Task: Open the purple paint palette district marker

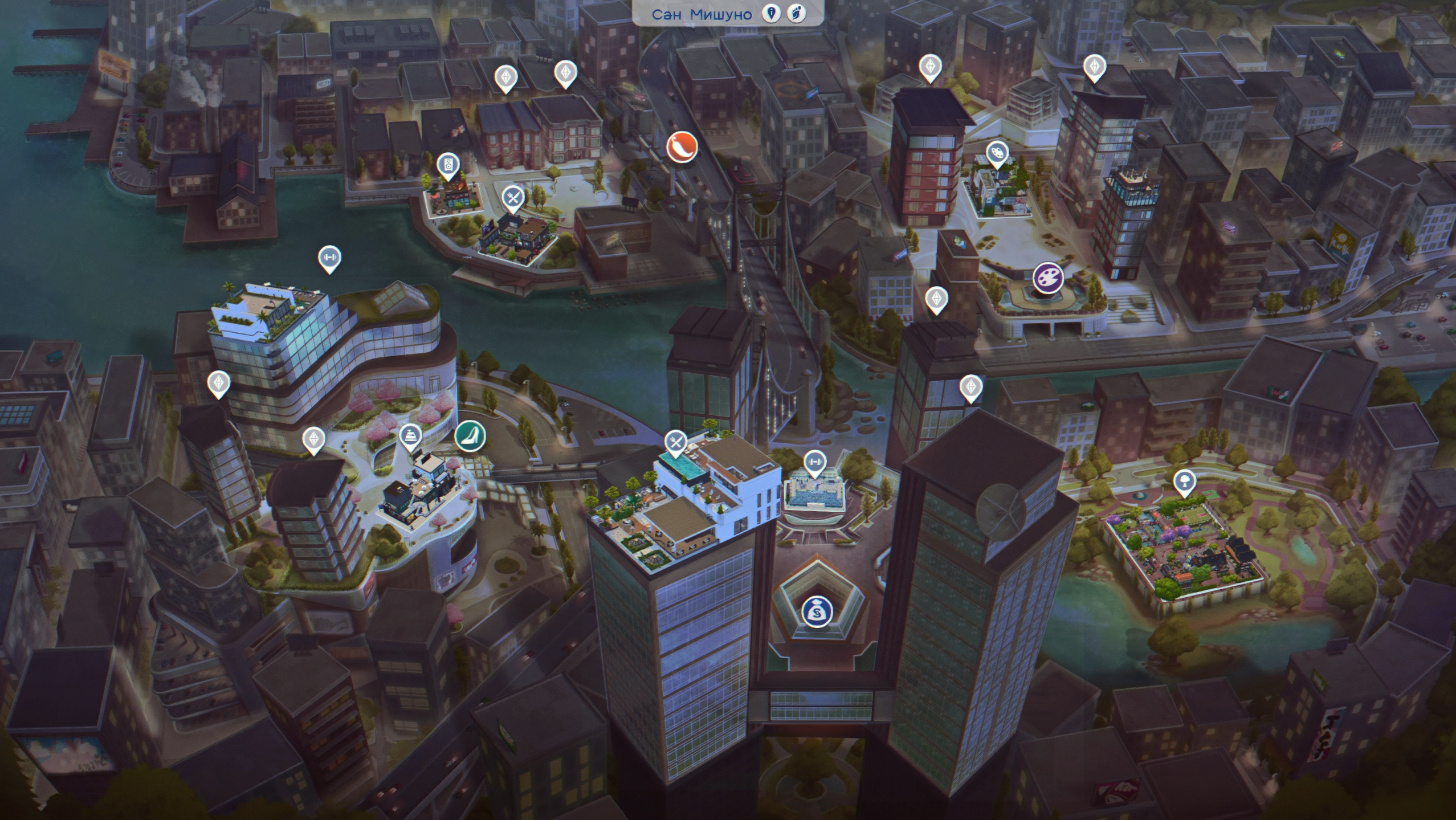Action: (1048, 278)
